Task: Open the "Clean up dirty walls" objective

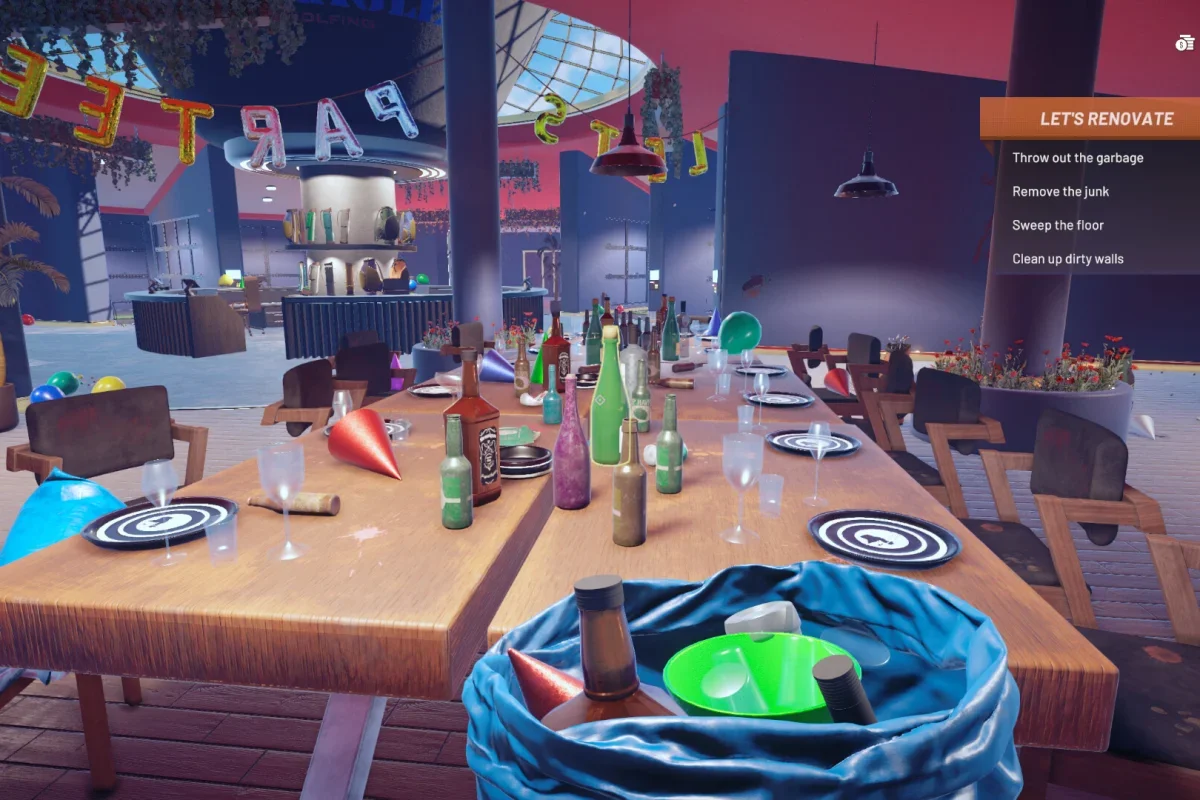Action: pyautogui.click(x=1067, y=259)
